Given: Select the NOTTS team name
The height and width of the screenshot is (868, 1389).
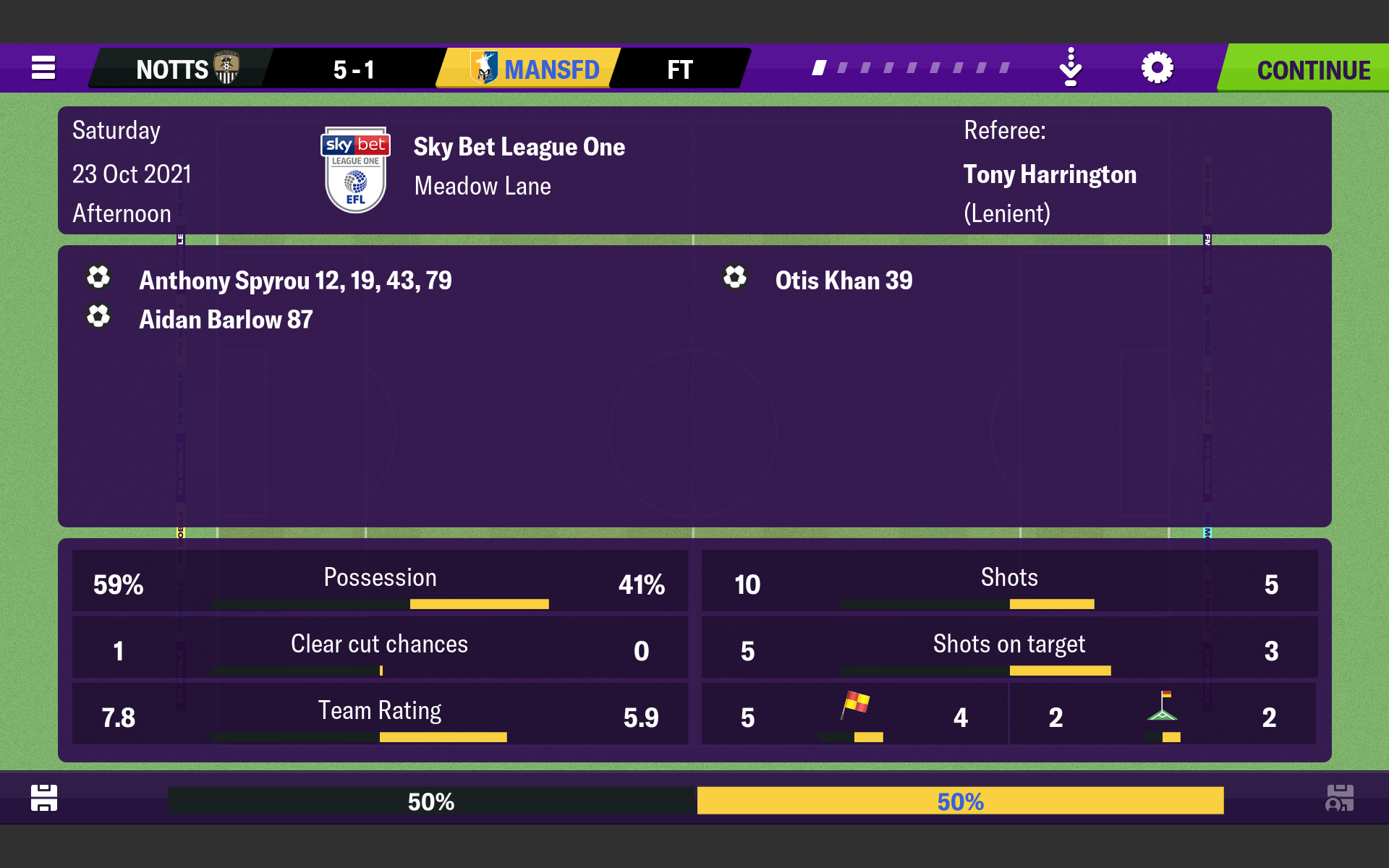Looking at the screenshot, I should point(174,69).
